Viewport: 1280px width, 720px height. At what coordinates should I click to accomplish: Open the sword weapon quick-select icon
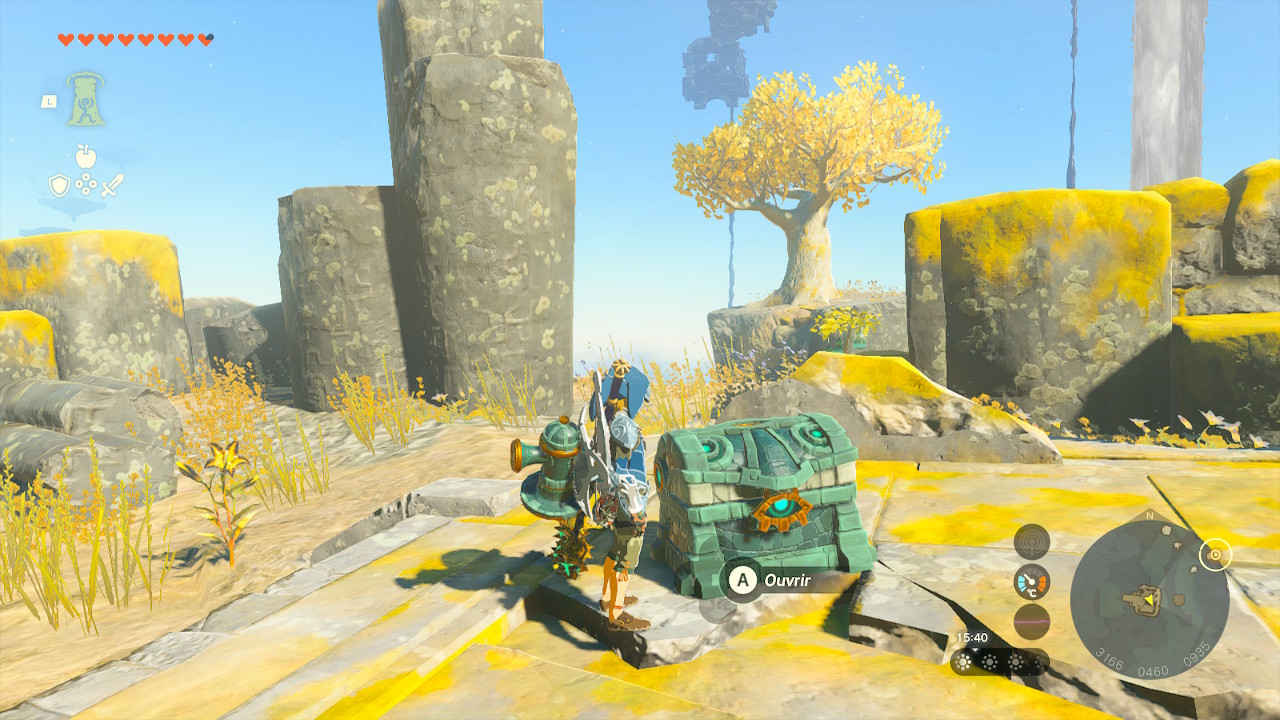pyautogui.click(x=112, y=184)
